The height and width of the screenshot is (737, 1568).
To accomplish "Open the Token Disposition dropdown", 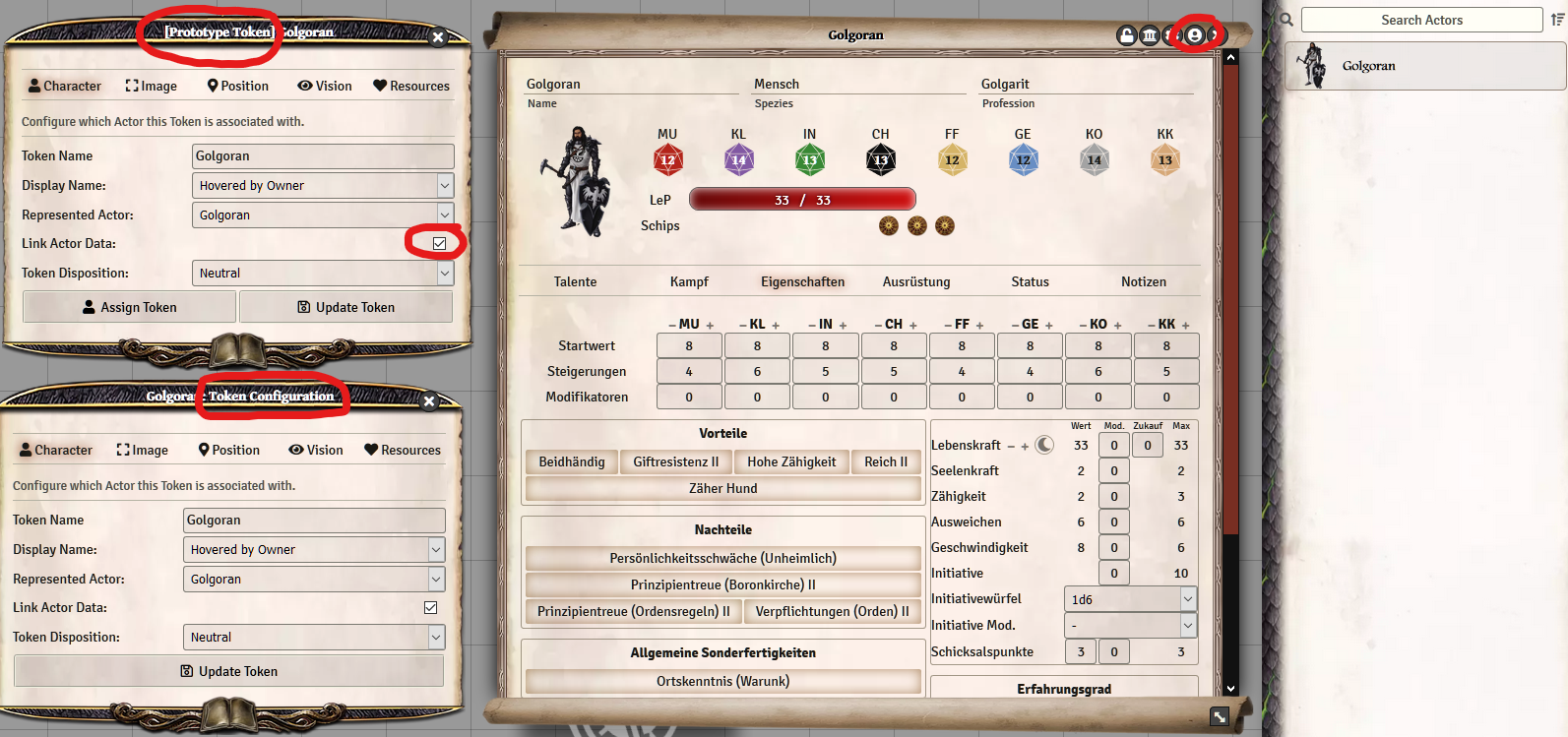I will 323,273.
